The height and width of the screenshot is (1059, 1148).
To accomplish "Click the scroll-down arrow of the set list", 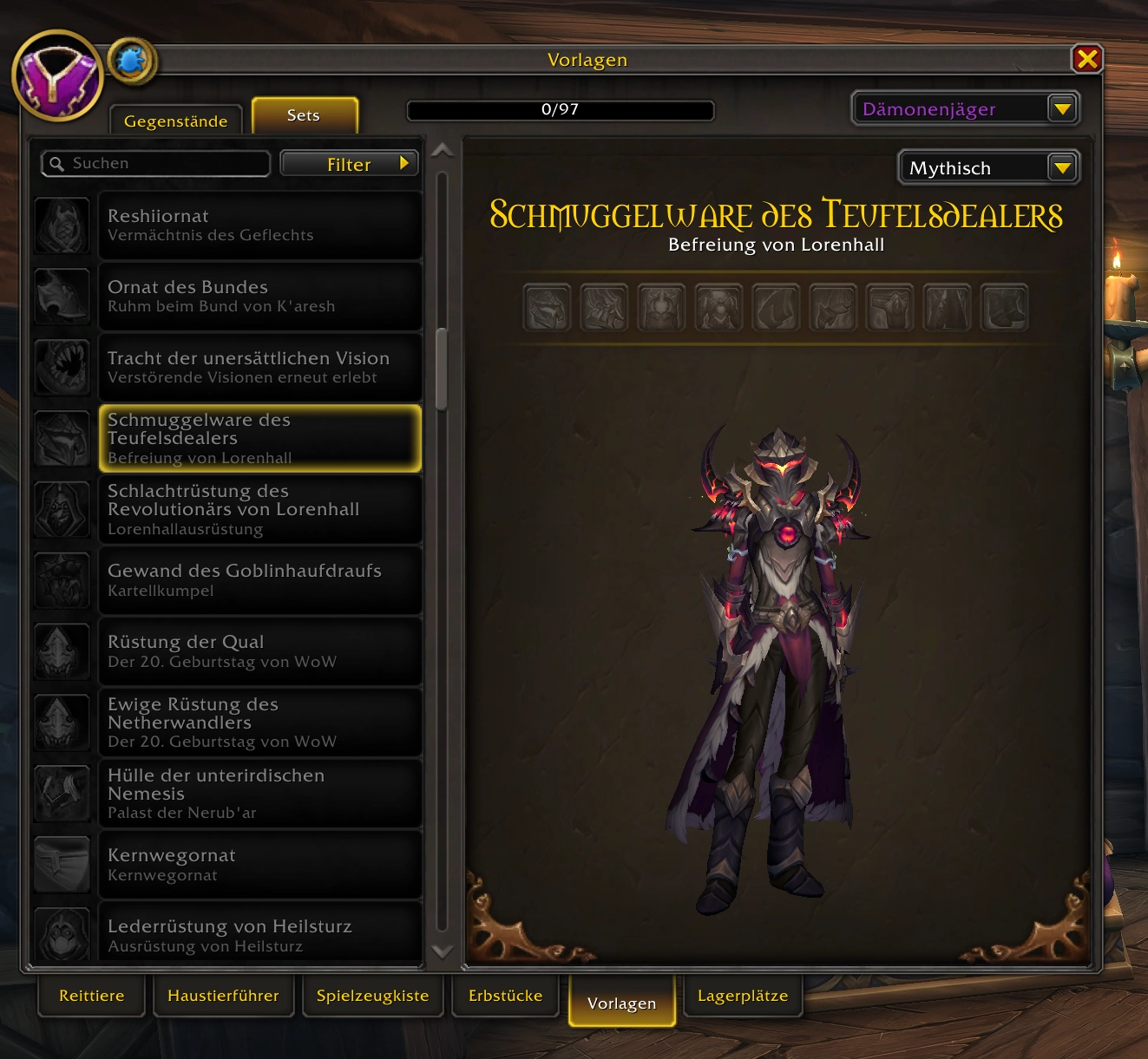I will pos(443,951).
